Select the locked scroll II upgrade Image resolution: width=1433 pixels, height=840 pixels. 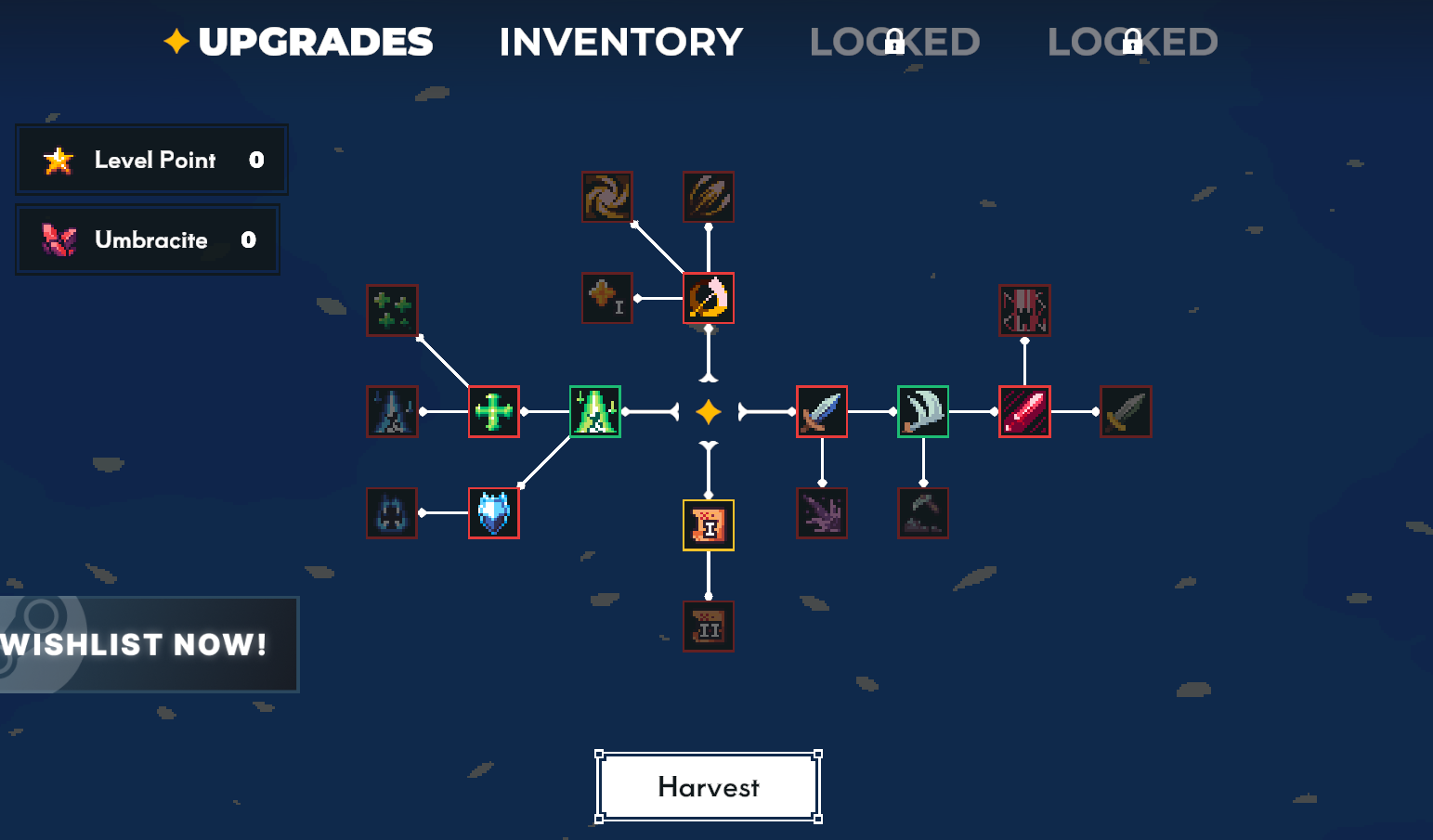pos(709,627)
